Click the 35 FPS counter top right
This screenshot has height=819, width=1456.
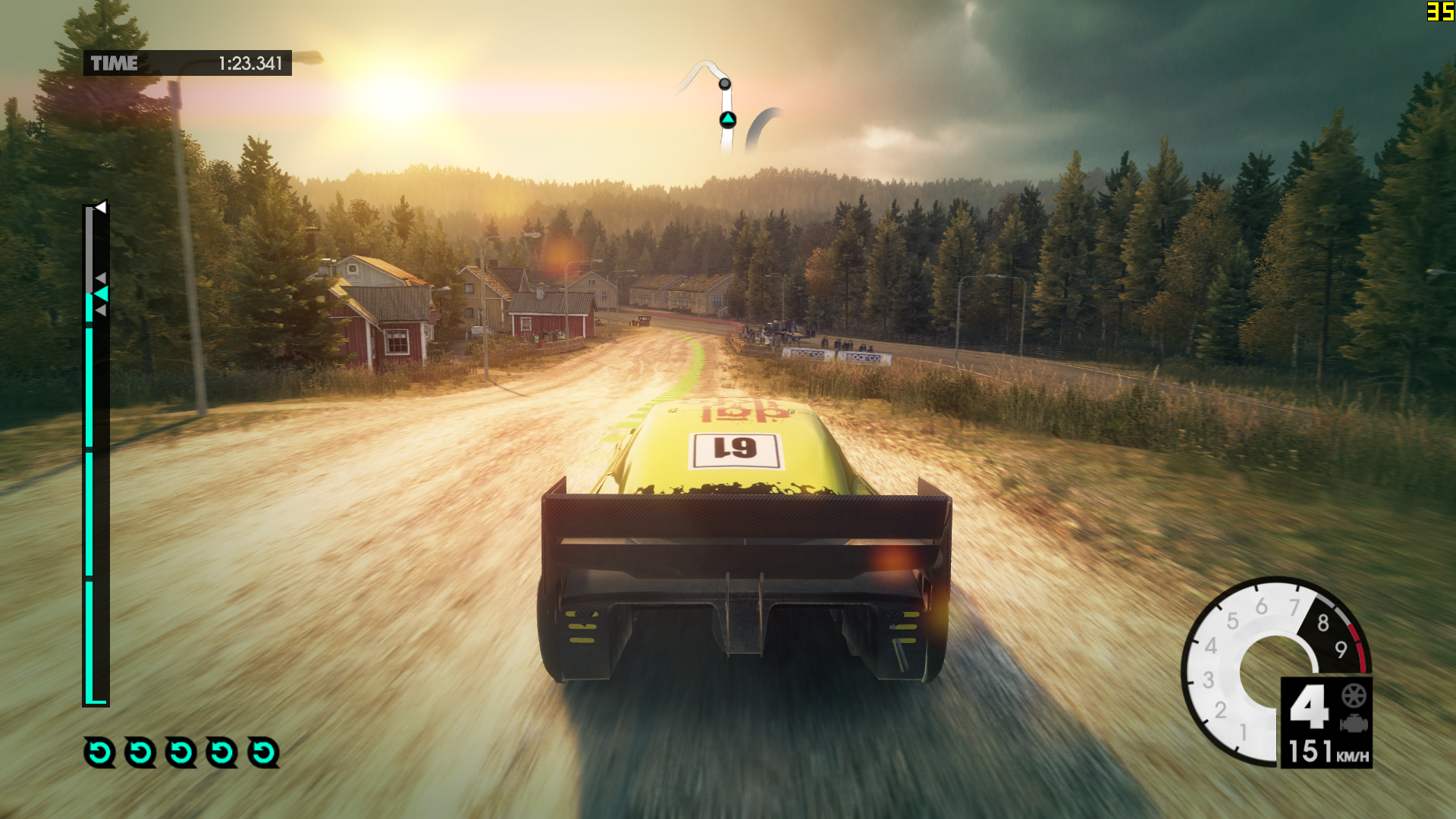[x=1439, y=11]
